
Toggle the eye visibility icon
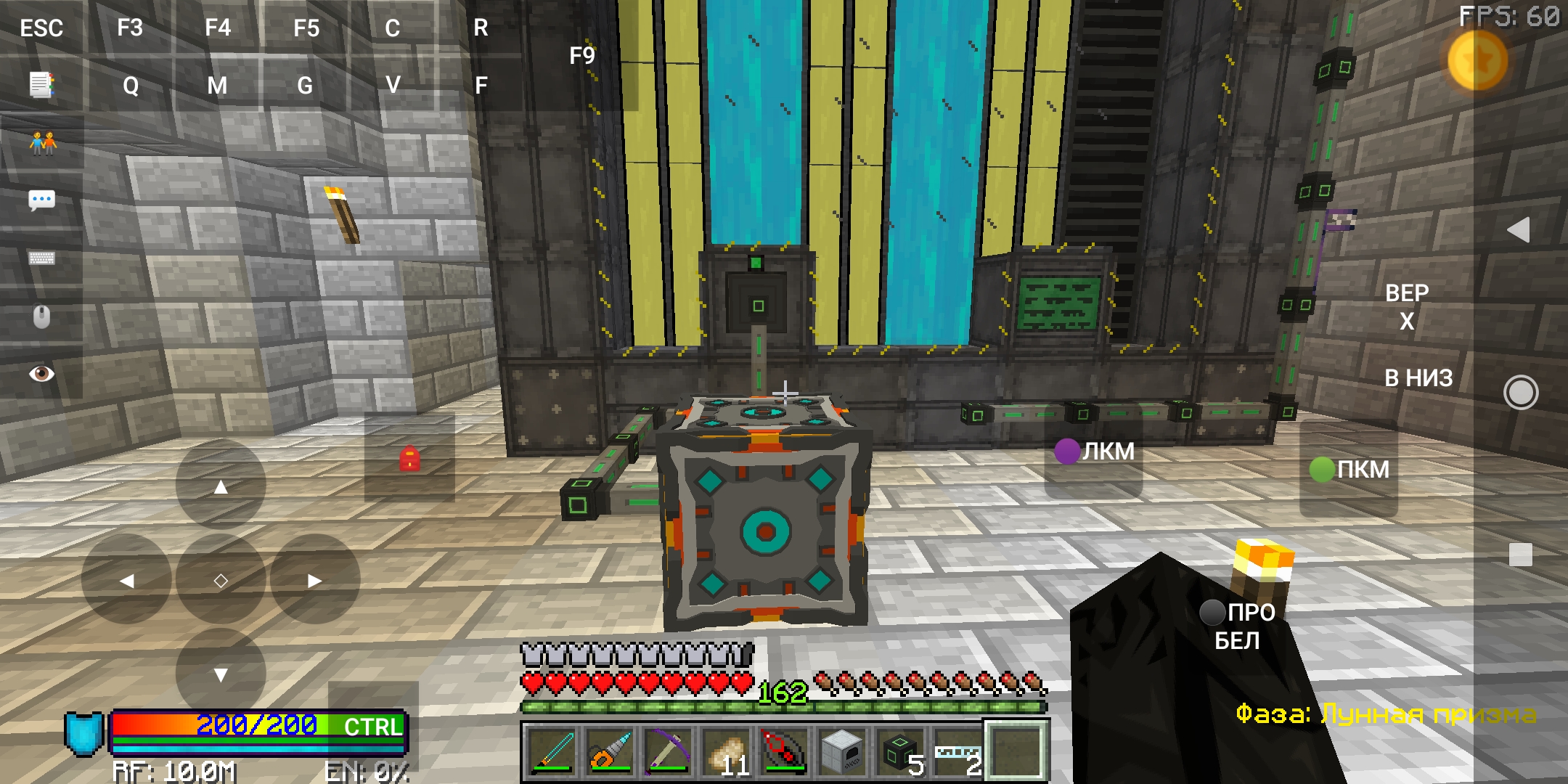coord(41,373)
